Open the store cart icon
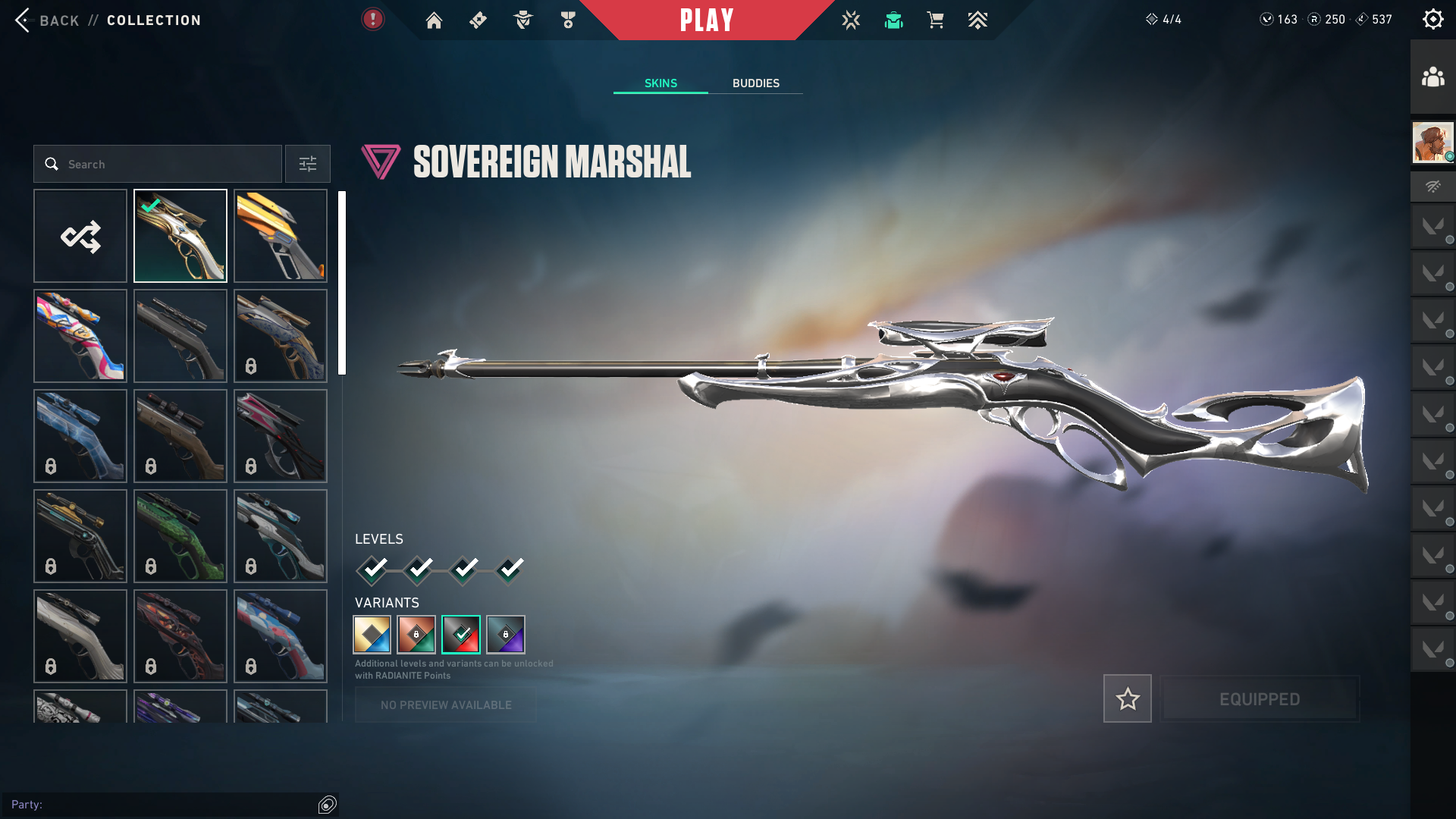1456x819 pixels. click(935, 20)
